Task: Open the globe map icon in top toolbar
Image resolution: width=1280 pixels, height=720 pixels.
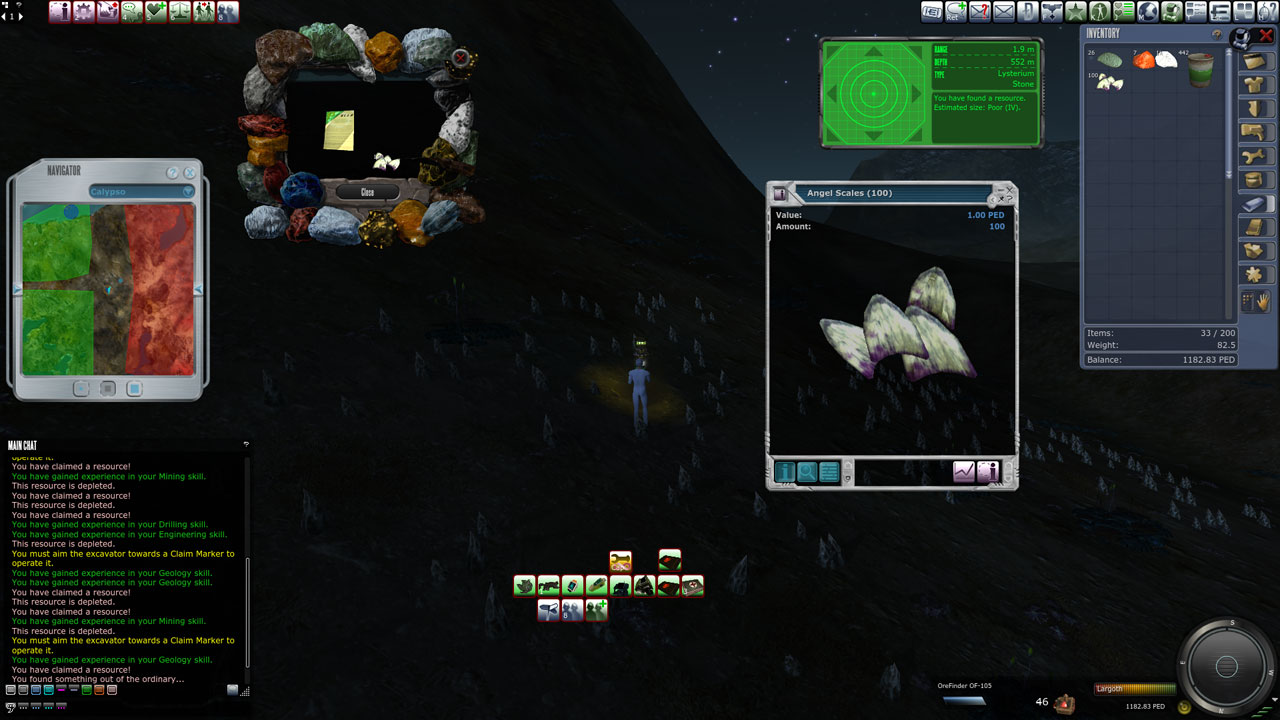Action: [1148, 12]
